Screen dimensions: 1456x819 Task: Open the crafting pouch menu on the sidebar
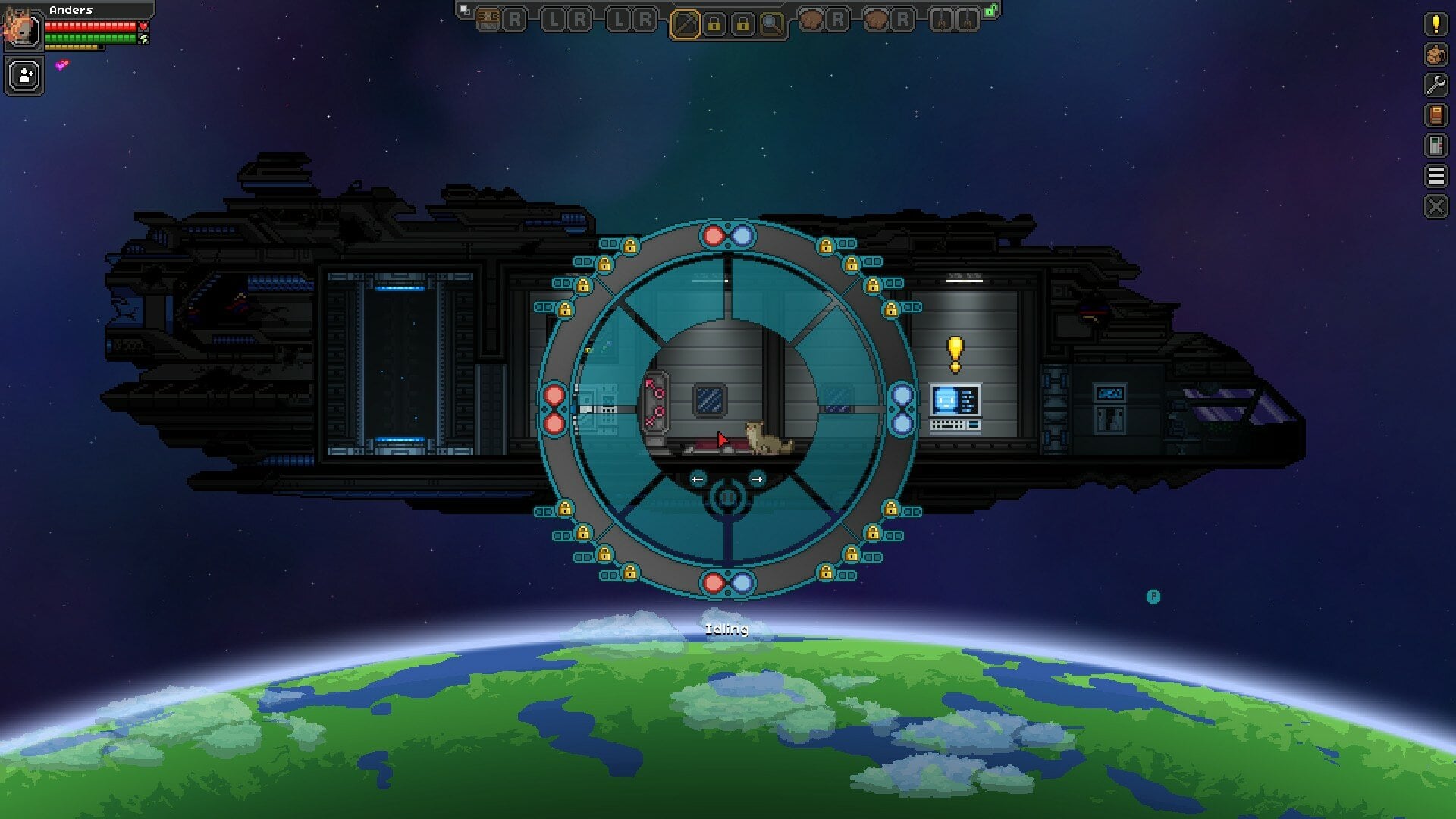1436,54
